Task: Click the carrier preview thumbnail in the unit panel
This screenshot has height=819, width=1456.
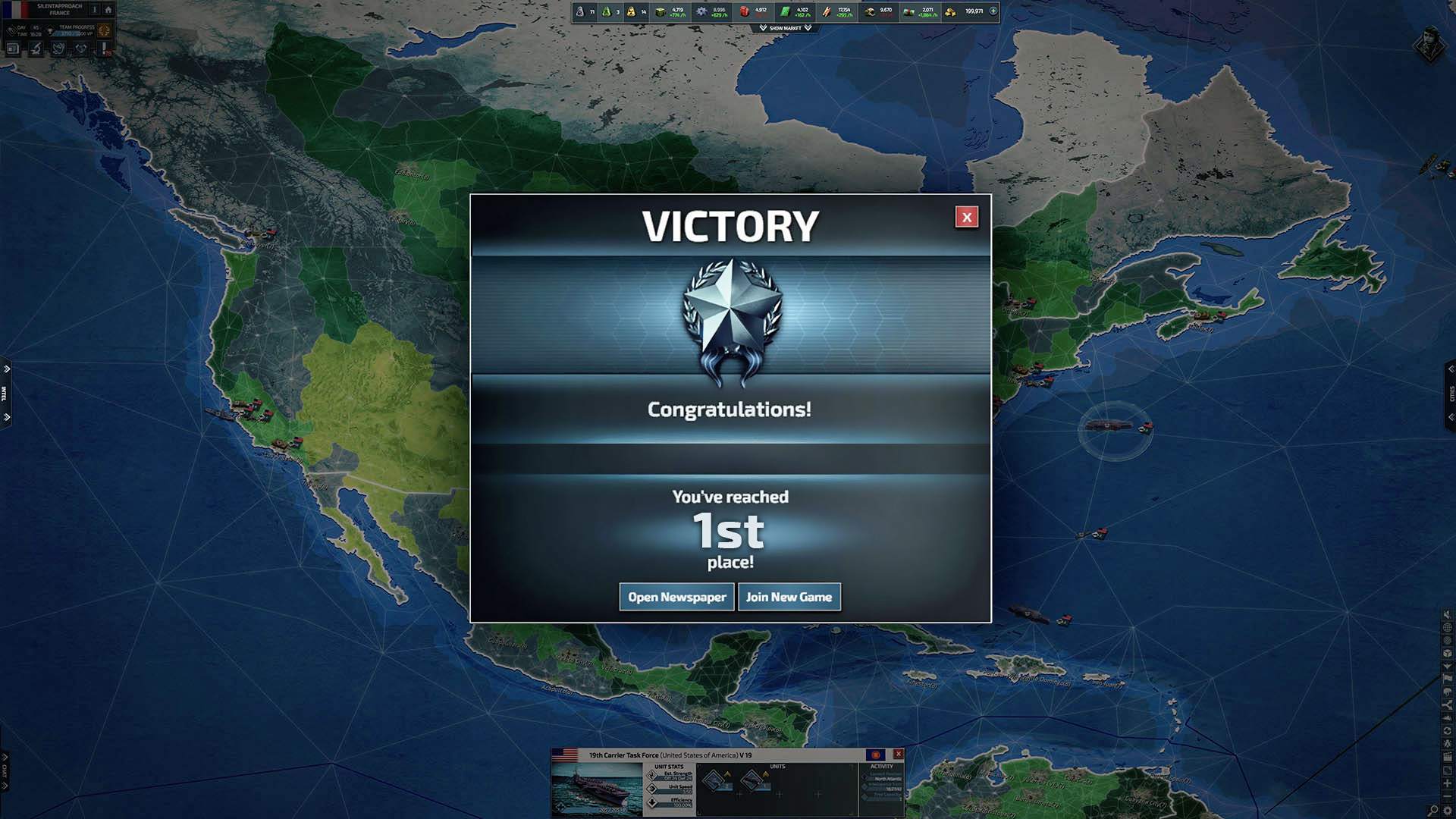Action: tap(599, 789)
